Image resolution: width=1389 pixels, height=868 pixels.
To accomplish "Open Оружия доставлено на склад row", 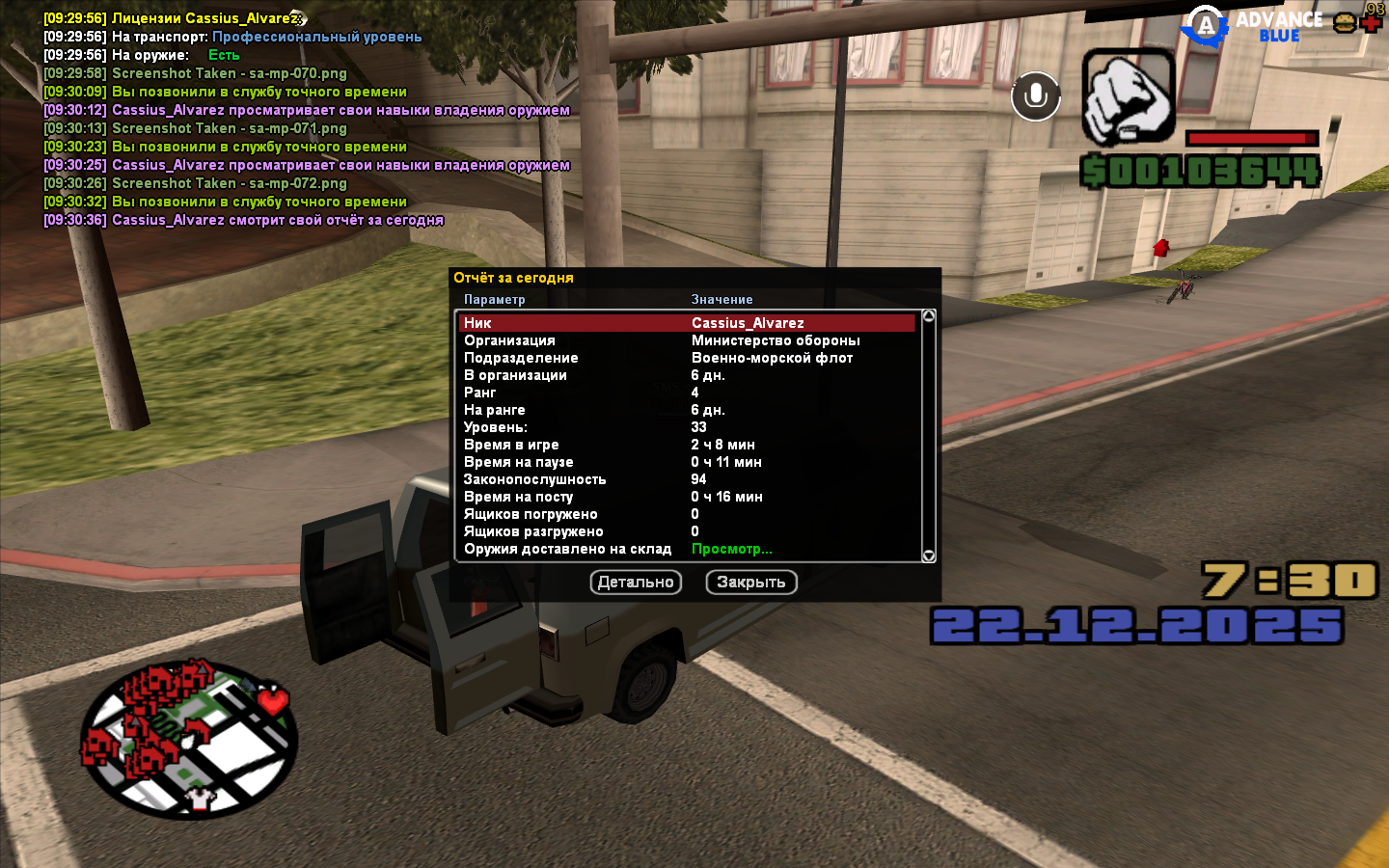I will coord(687,549).
